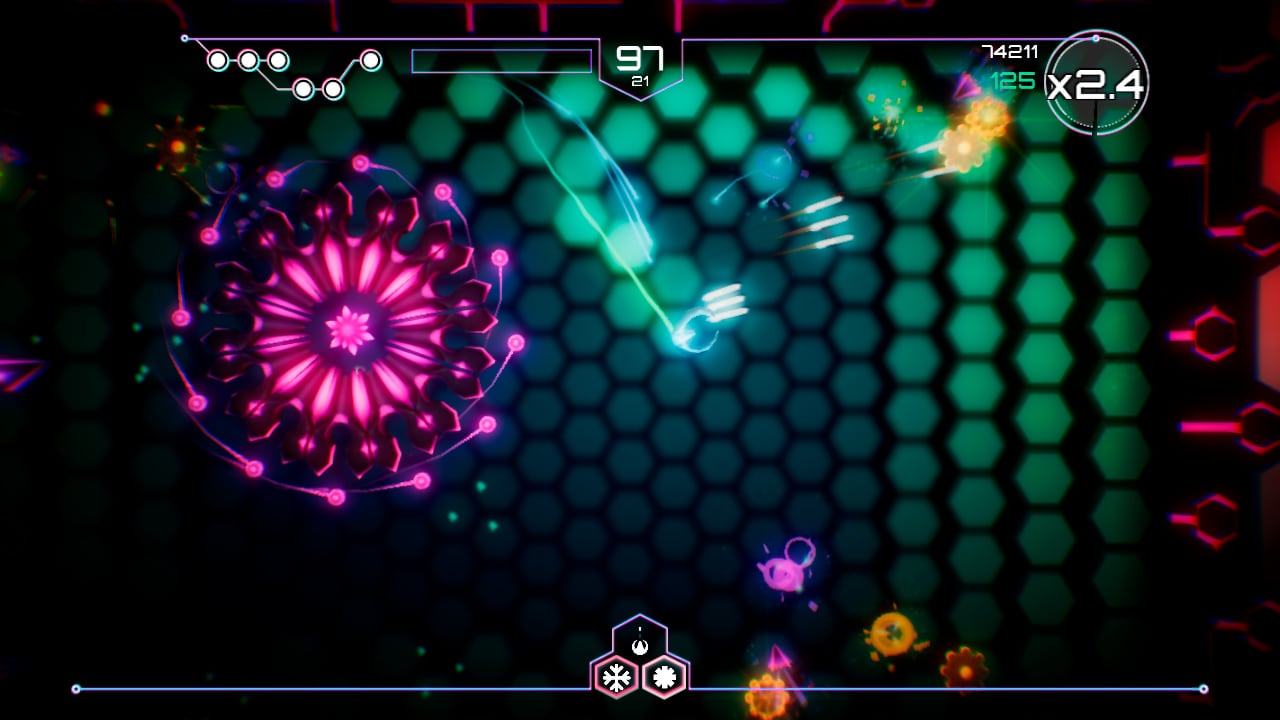Click a lower node circle in the wave path
This screenshot has width=1280, height=720.
pos(302,89)
